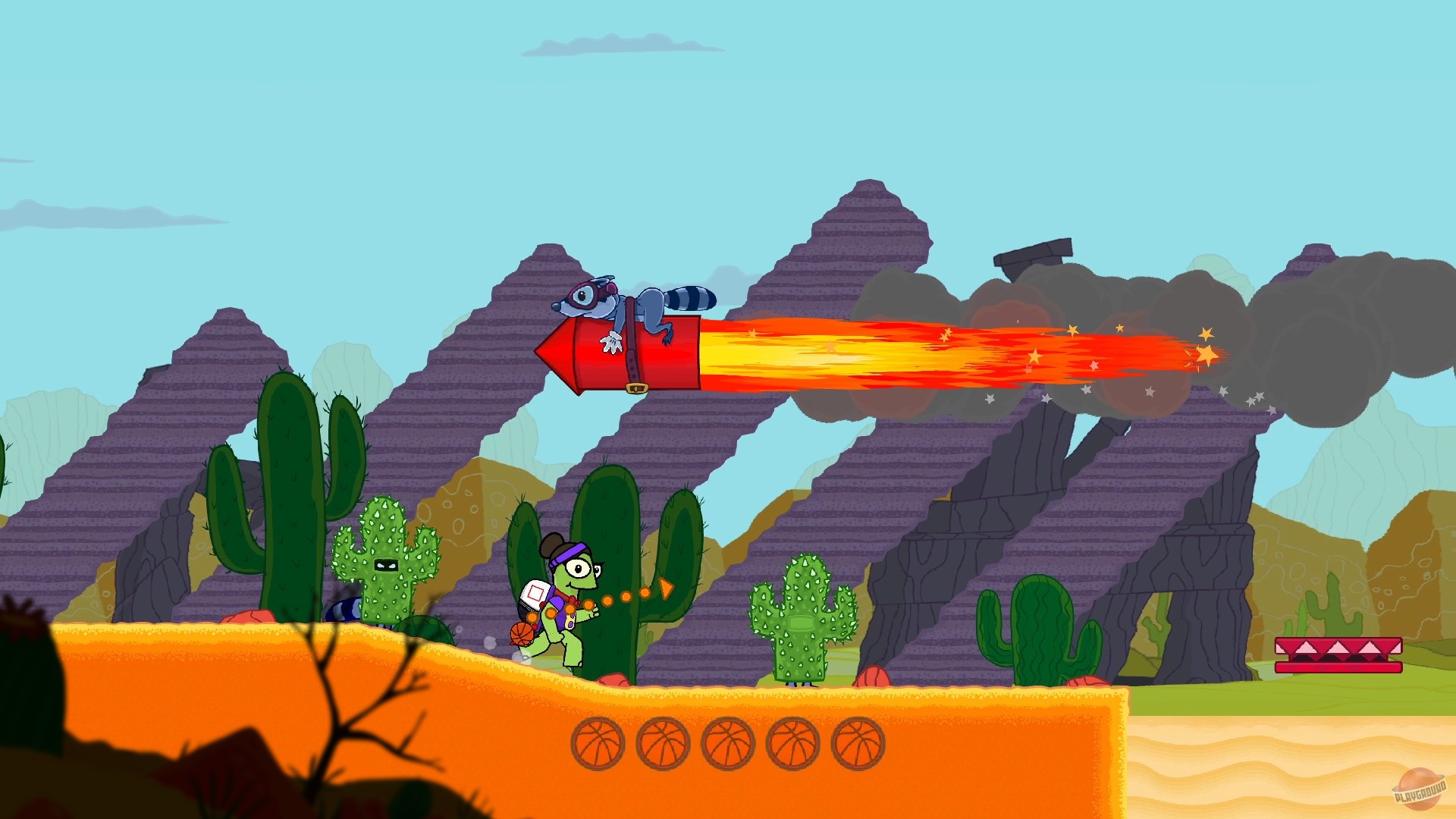The width and height of the screenshot is (1456, 819).
Task: Click the first basketball collectible icon
Action: [x=599, y=742]
